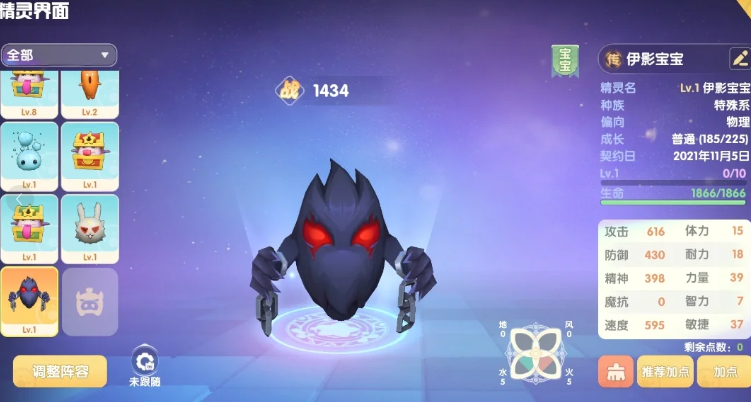Click the green 宝宝 badge

point(565,61)
